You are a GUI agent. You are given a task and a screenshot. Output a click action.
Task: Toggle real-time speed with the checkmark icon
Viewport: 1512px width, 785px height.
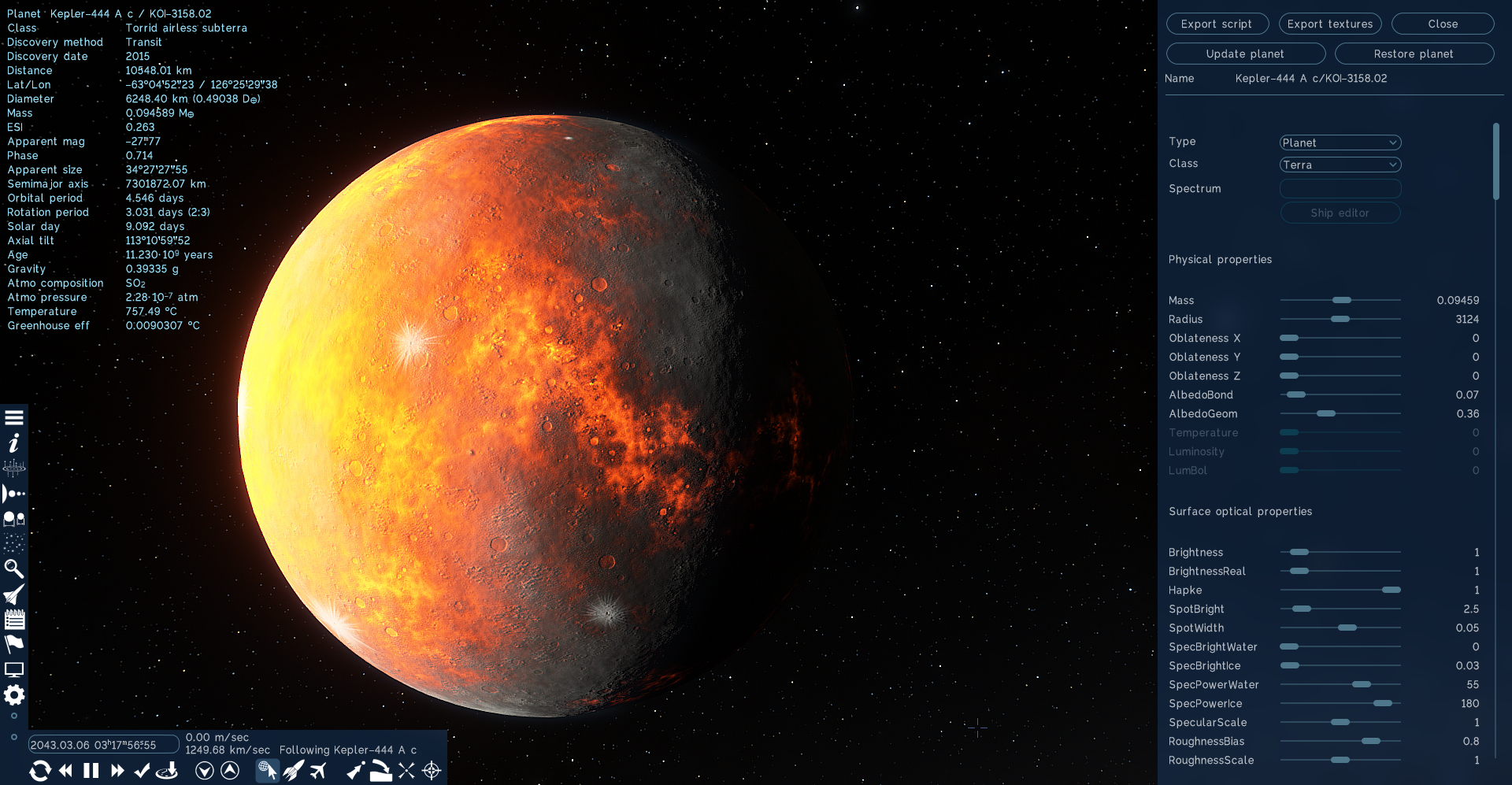142,771
